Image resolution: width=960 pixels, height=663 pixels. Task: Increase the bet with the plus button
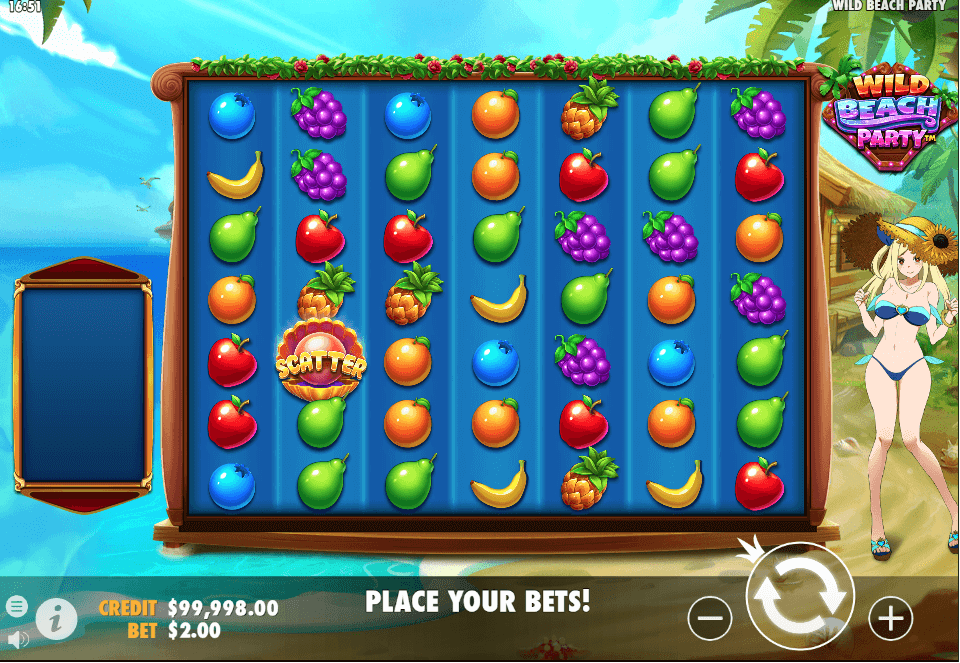[890, 620]
